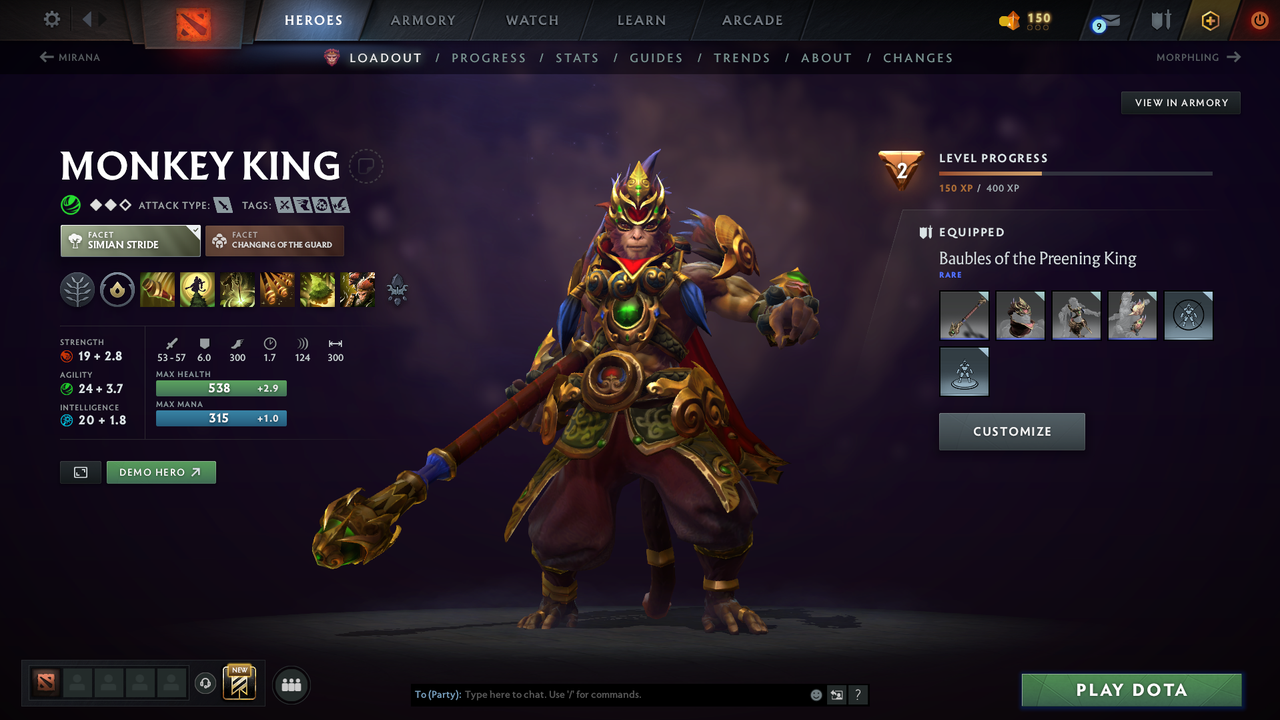Click the party chat input field
Viewport: 1280px width, 720px height.
pos(600,694)
